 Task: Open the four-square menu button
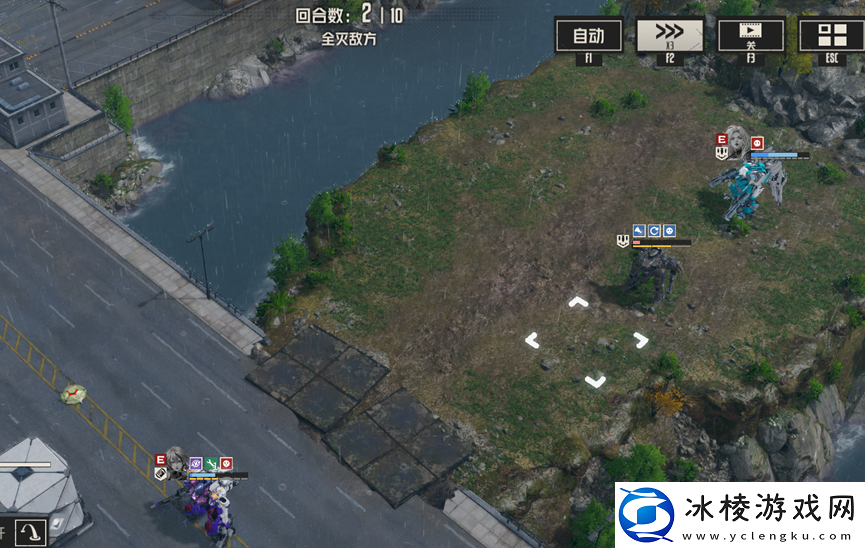pyautogui.click(x=831, y=36)
